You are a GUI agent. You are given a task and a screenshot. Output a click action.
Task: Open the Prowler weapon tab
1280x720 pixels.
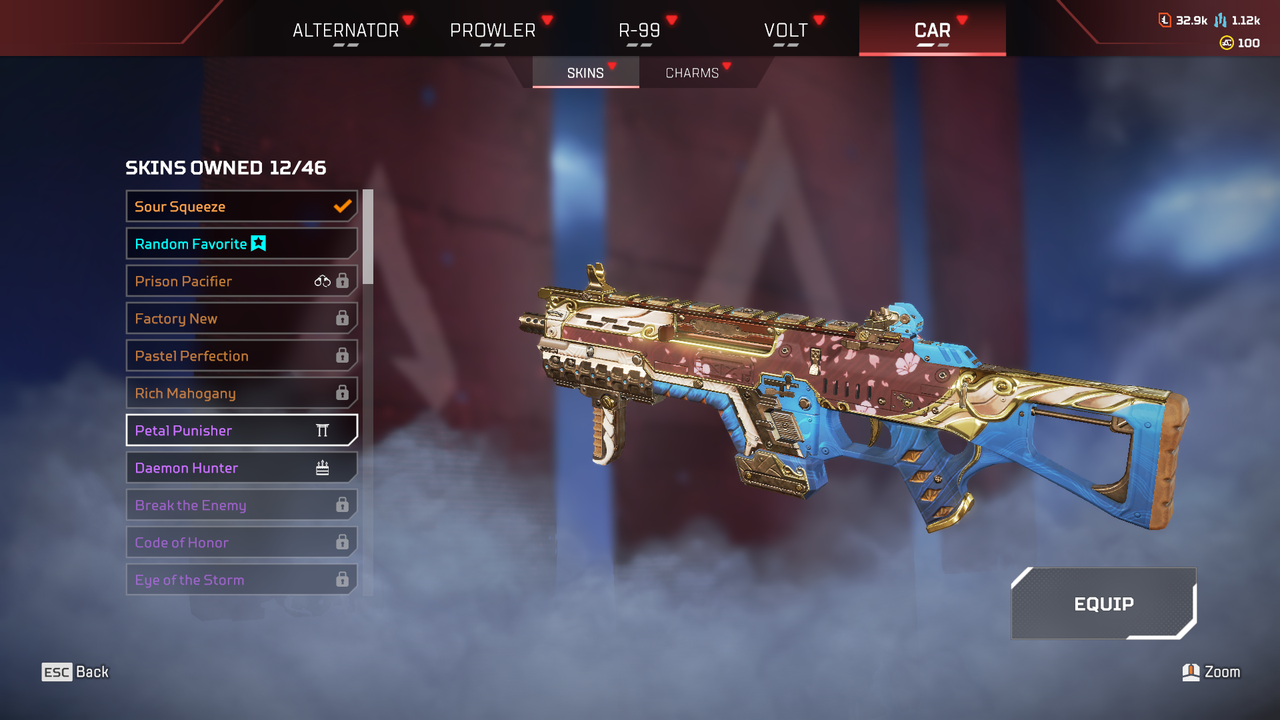coord(493,30)
